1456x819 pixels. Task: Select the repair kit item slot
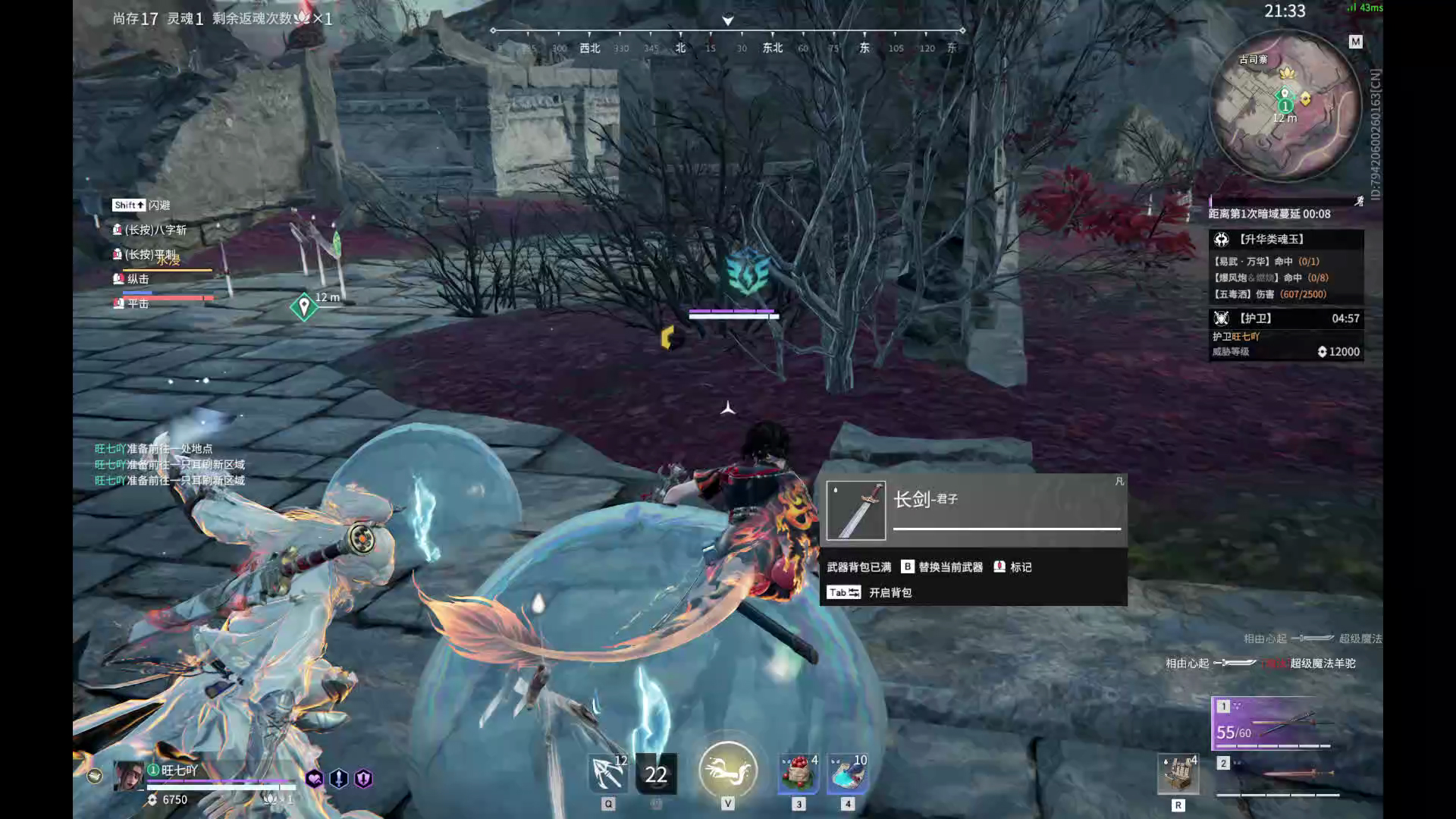pos(1178,773)
